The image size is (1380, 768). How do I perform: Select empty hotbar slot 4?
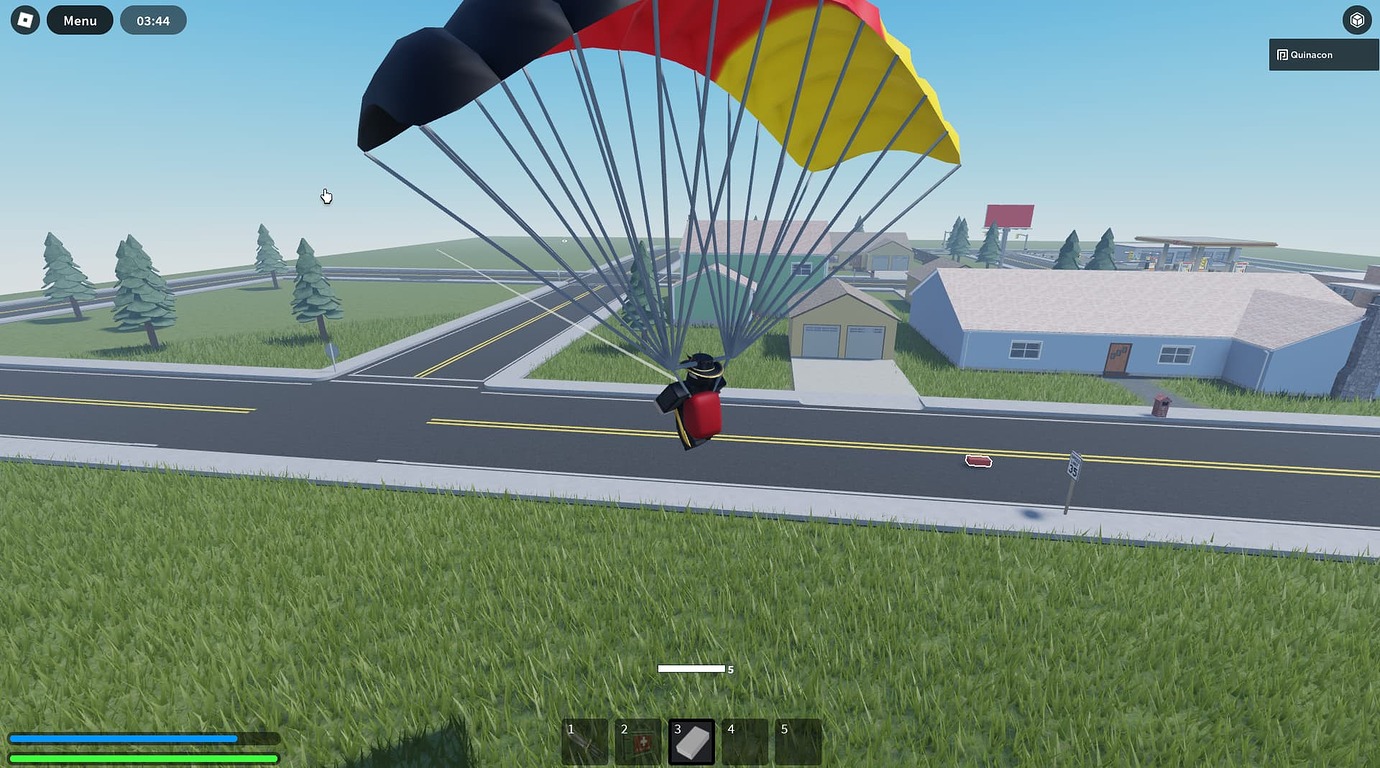(746, 741)
